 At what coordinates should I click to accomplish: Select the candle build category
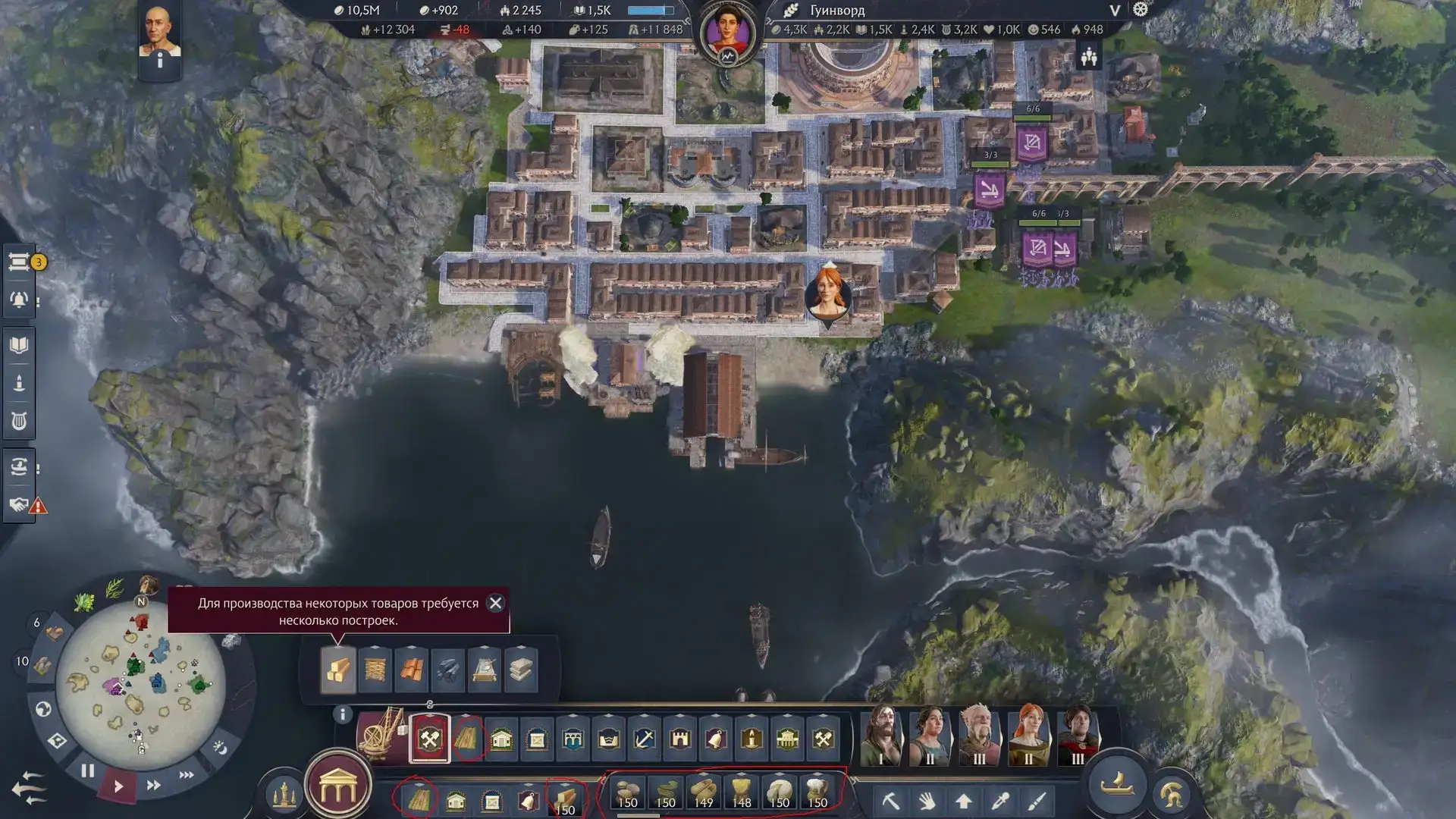[752, 739]
